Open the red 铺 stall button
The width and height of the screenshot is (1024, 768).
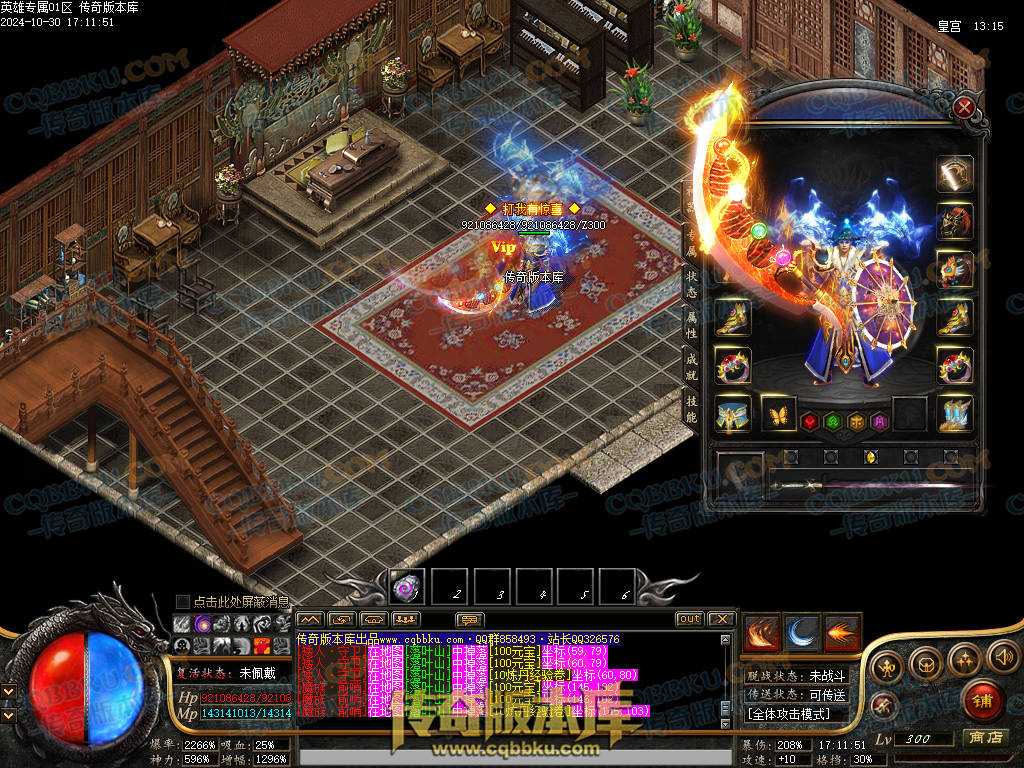[982, 700]
